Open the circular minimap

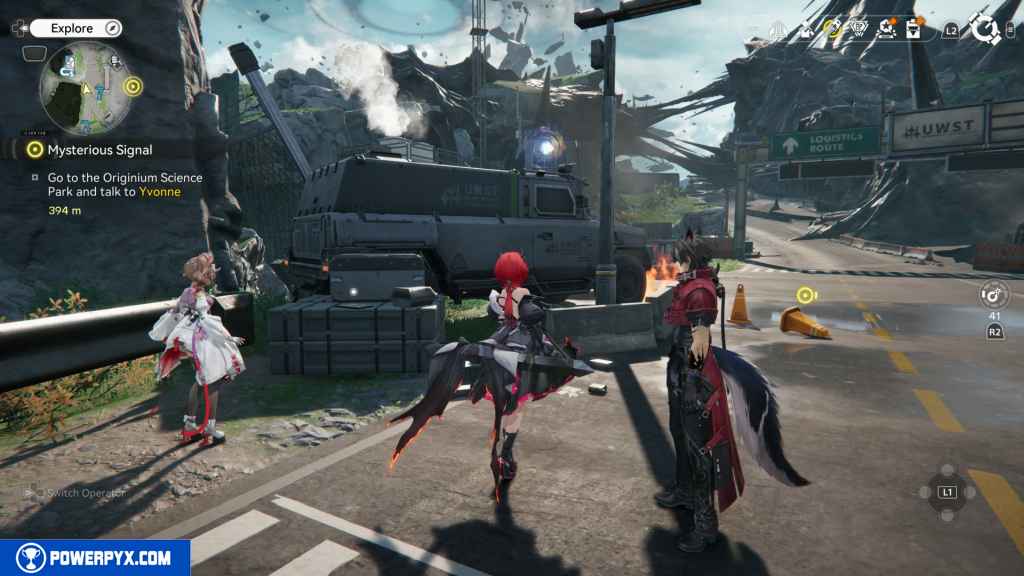tap(84, 88)
